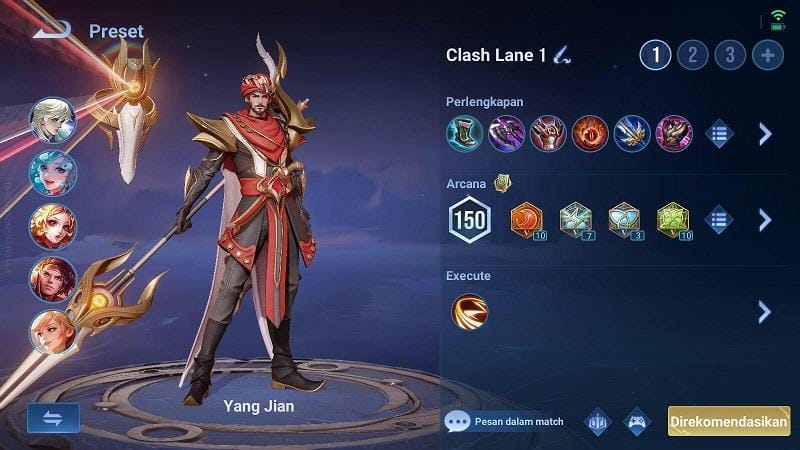Open the Arcana list icon

point(719,219)
